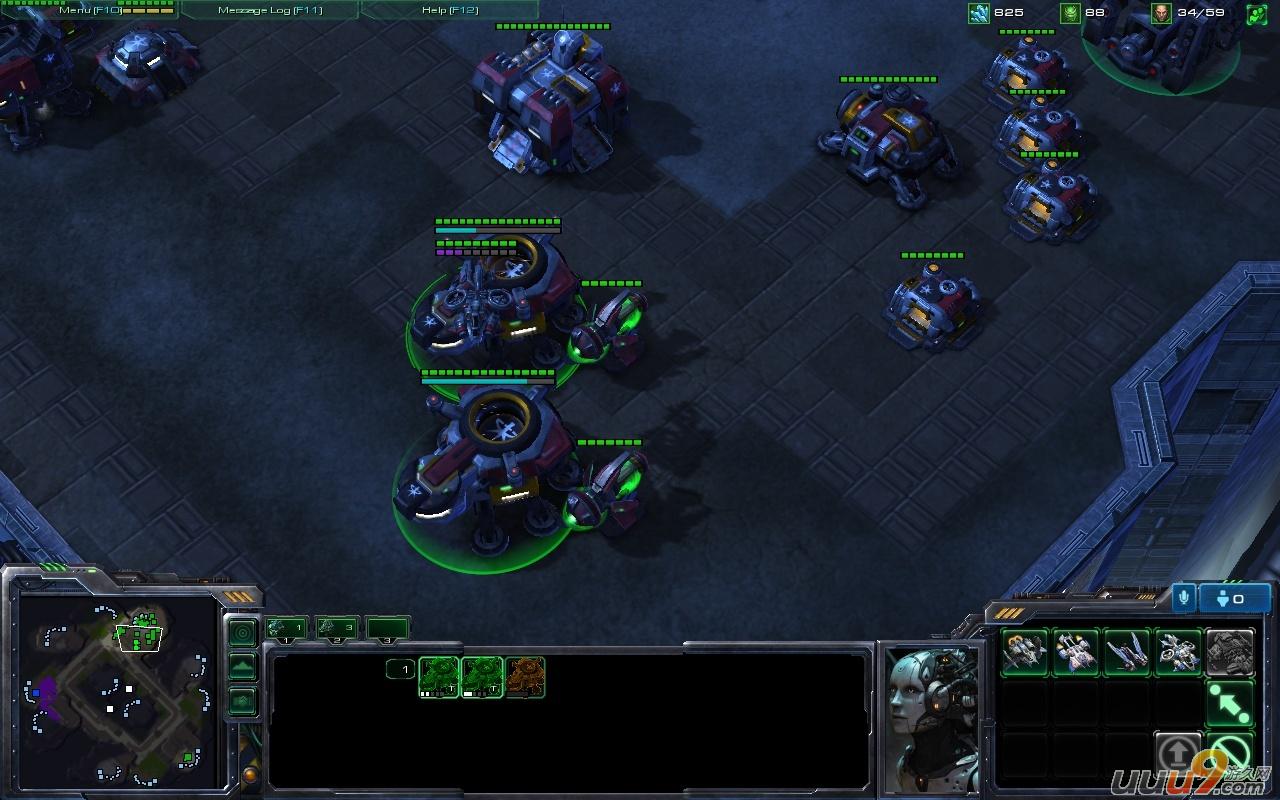Select control group 2 tab
Image resolution: width=1280 pixels, height=800 pixels.
337,628
